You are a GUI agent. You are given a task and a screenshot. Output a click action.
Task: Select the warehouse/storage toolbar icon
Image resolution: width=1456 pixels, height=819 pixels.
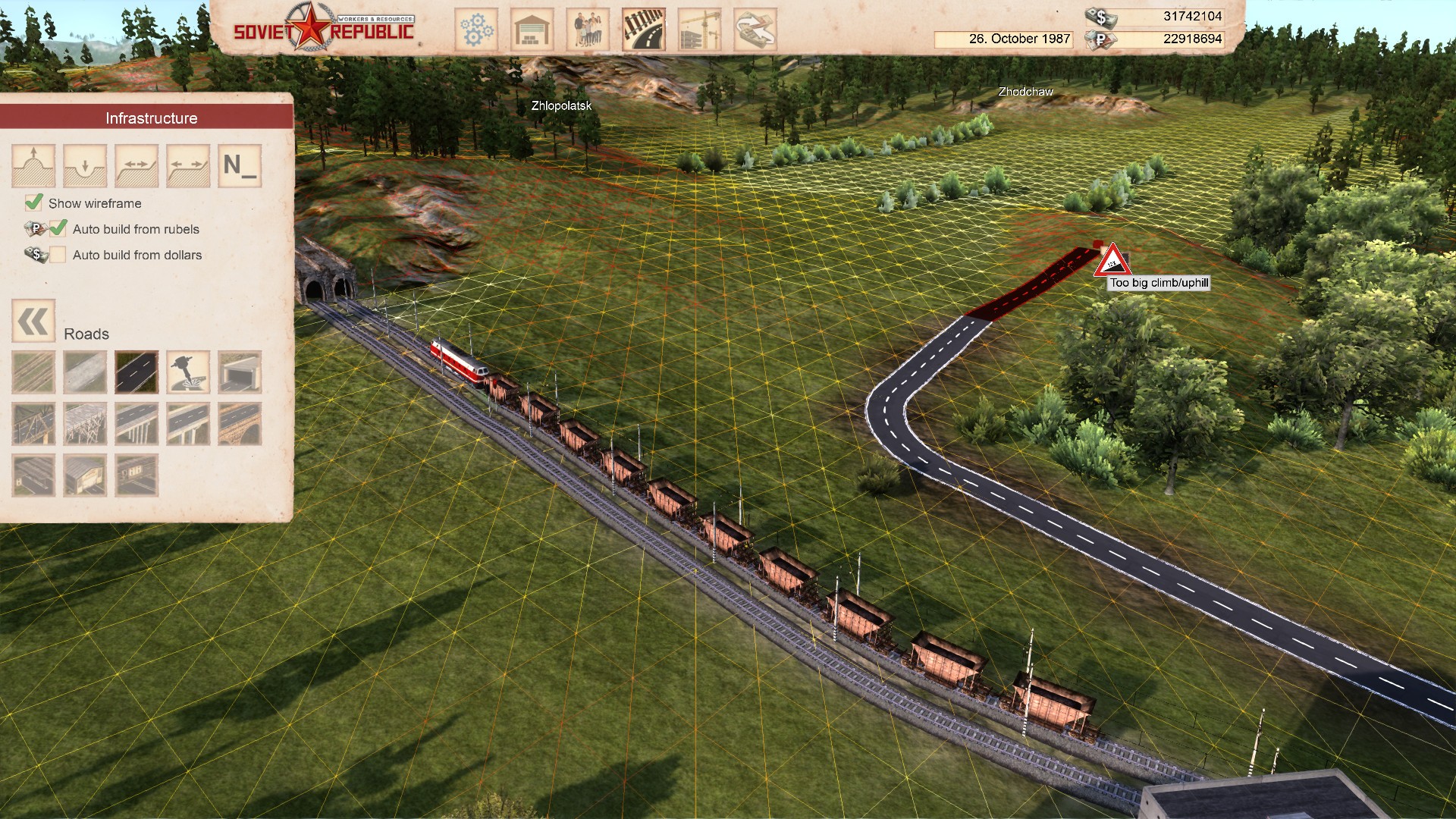point(532,28)
